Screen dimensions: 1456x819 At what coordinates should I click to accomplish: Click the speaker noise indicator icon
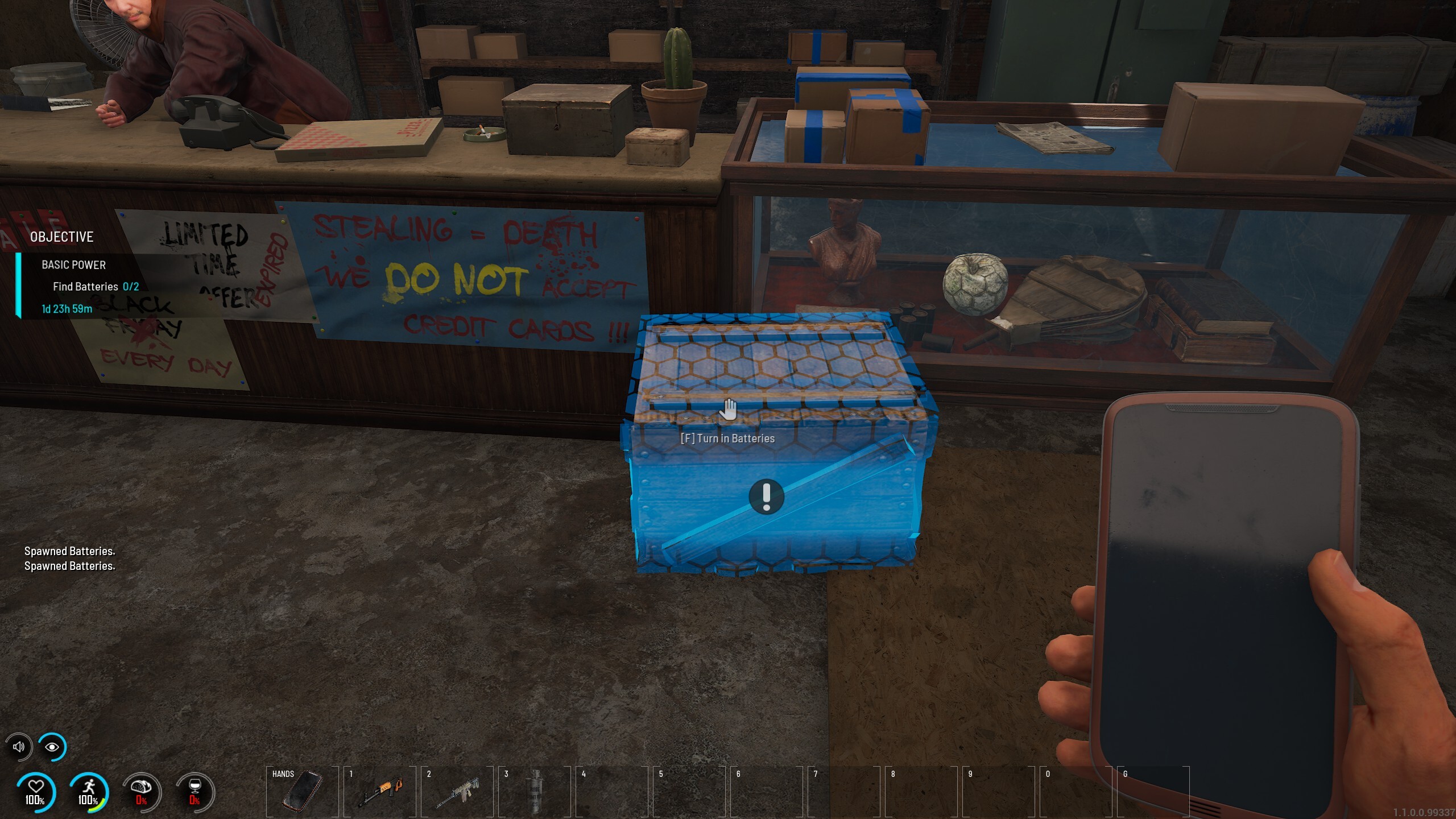click(x=19, y=747)
